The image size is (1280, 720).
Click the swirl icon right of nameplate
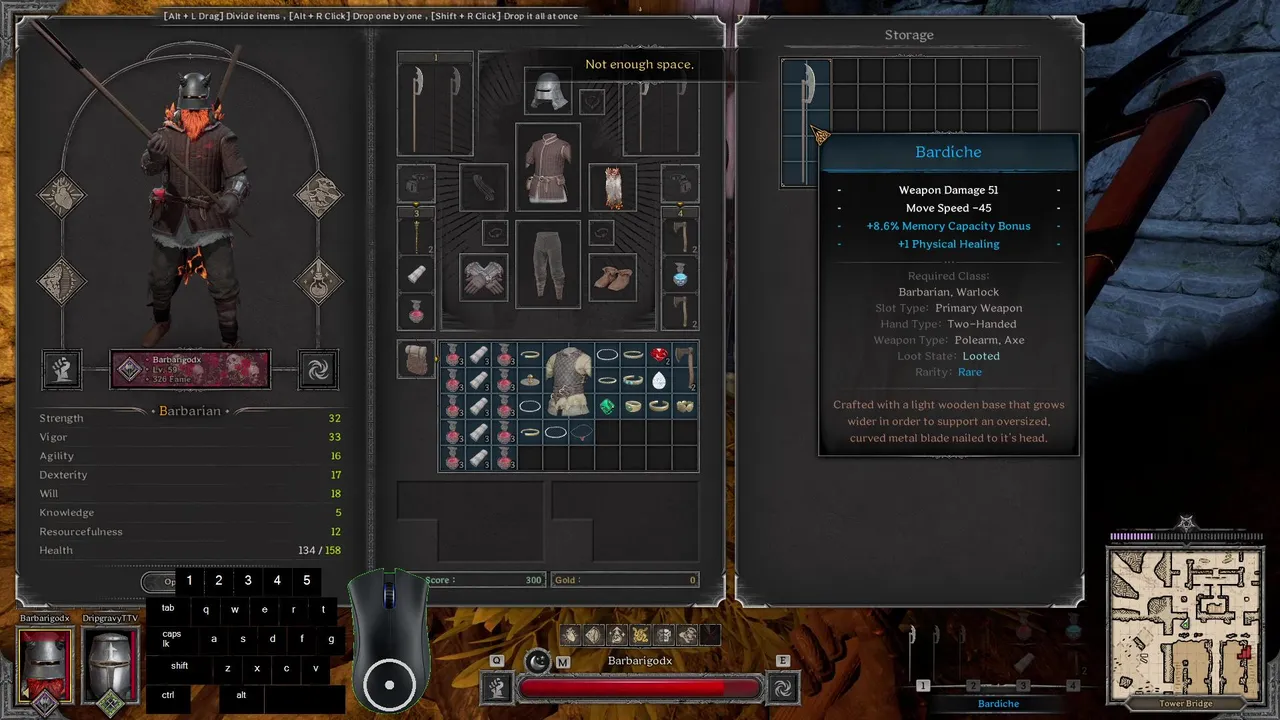pos(318,369)
